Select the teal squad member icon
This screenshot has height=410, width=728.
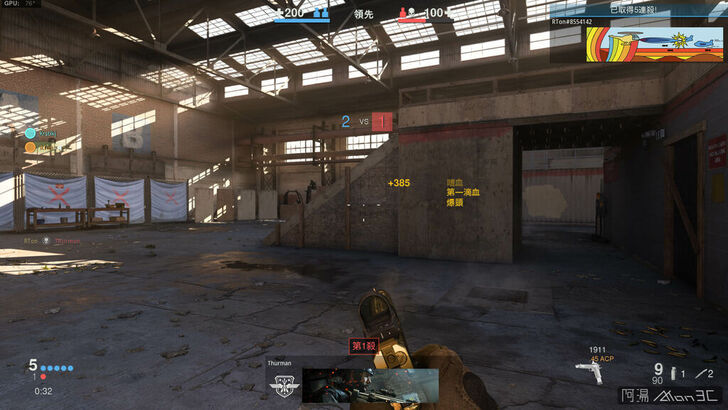(x=30, y=132)
